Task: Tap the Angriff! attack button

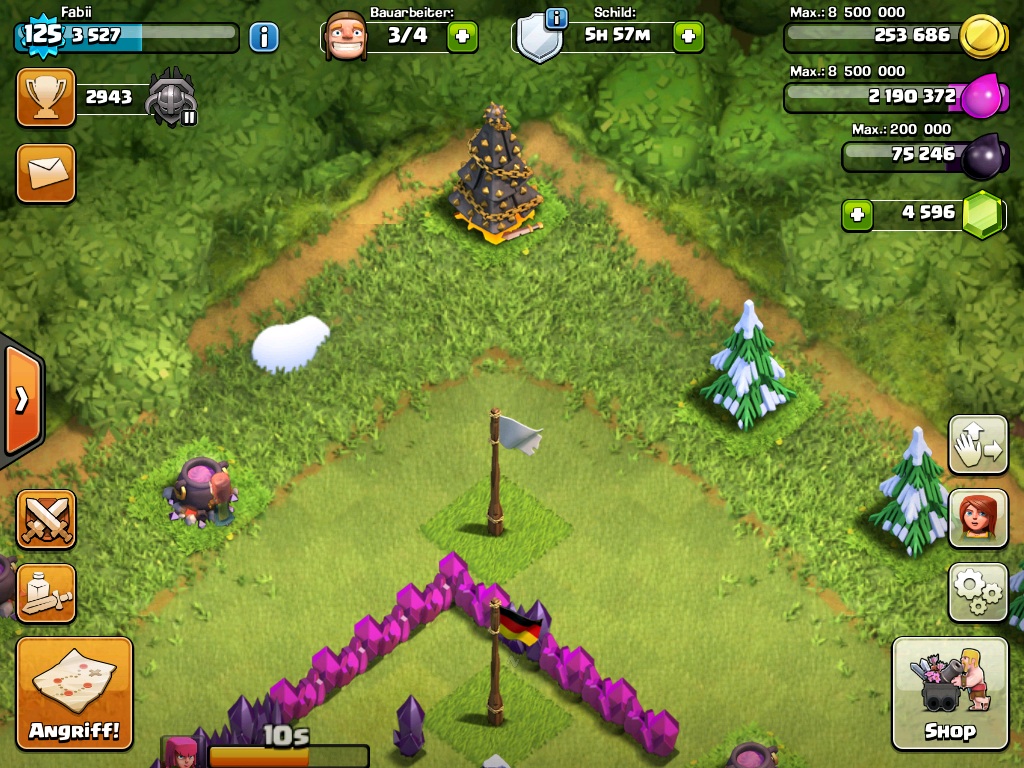Action: click(74, 692)
